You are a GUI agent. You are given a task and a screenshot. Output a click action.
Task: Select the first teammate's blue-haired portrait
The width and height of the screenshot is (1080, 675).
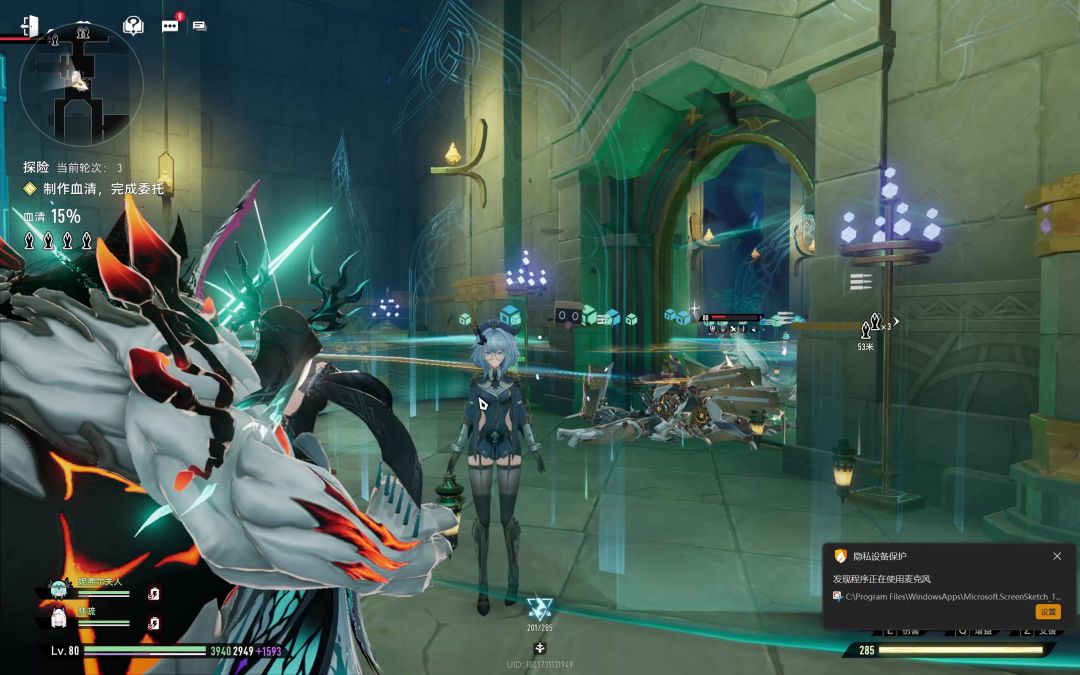(x=58, y=591)
